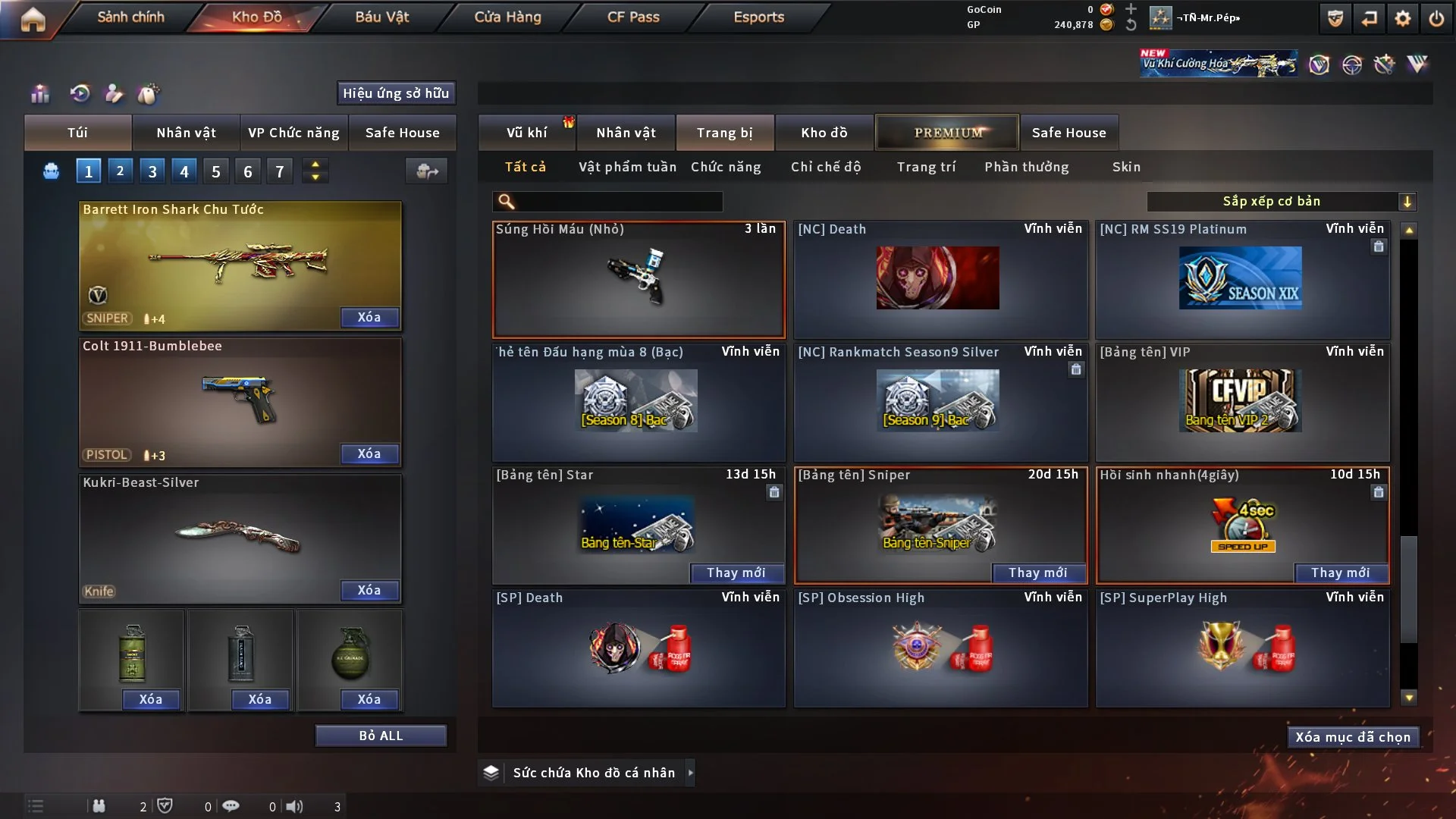Expand Sức chứa Kho đồ cá nhân

594,773
